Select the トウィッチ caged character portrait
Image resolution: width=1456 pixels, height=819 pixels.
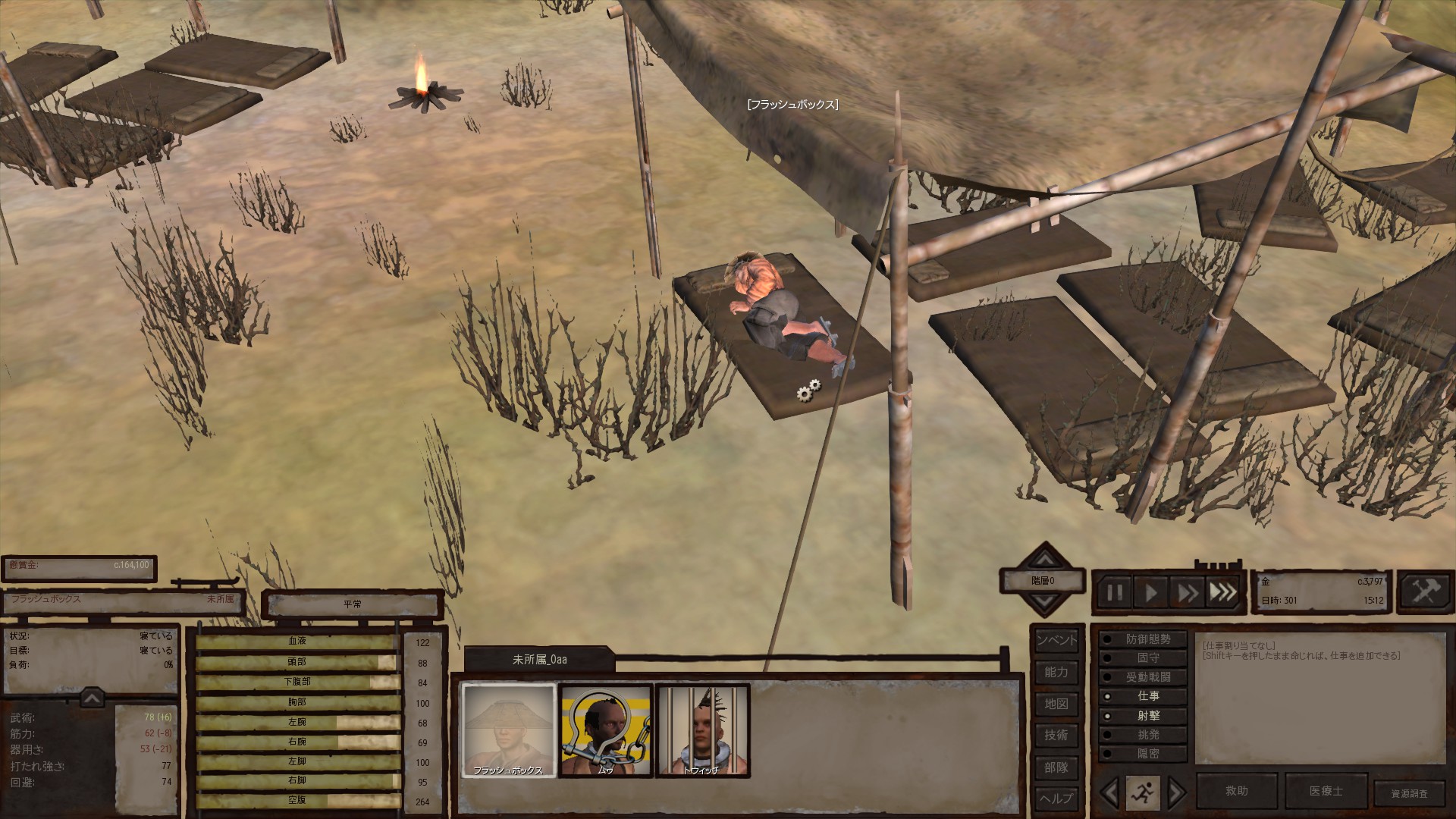tap(702, 730)
